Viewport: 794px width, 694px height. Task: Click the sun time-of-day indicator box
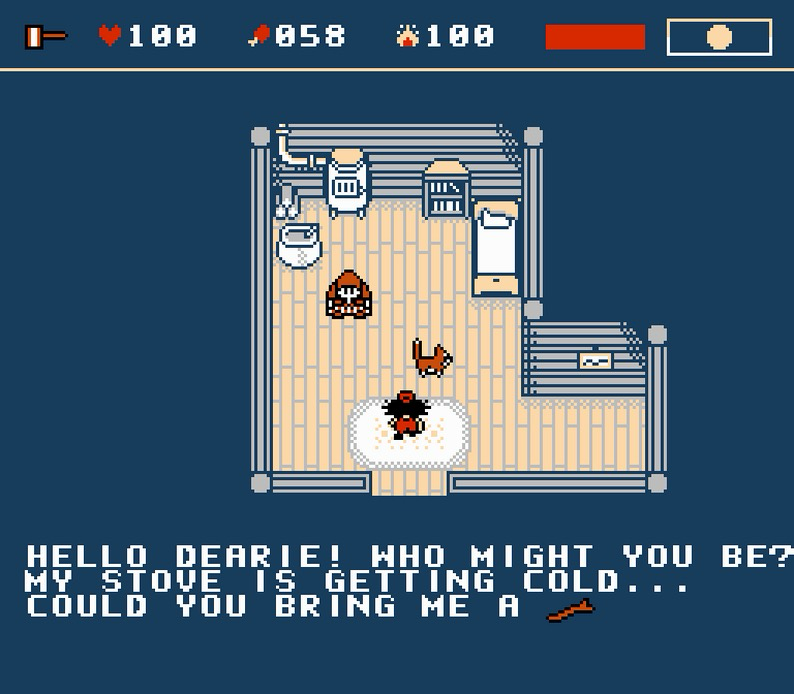pos(719,38)
